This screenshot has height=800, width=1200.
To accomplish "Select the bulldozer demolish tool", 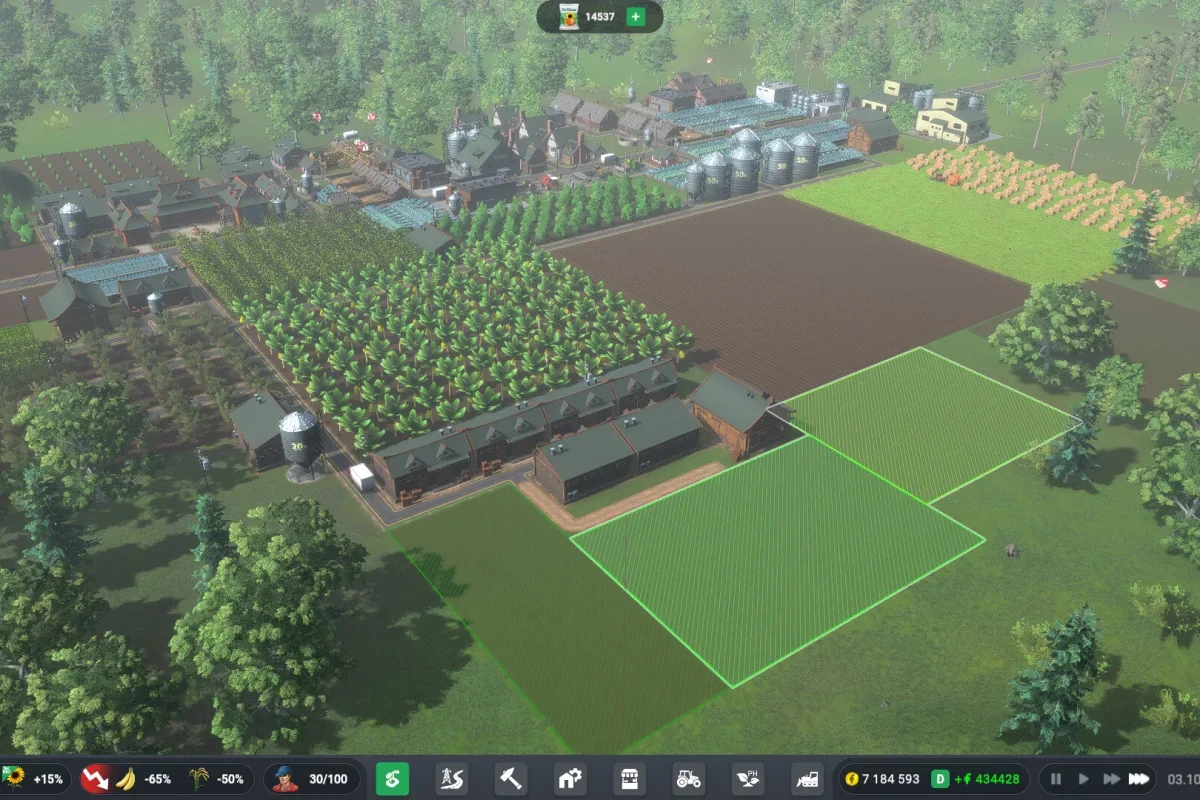I will (807, 779).
